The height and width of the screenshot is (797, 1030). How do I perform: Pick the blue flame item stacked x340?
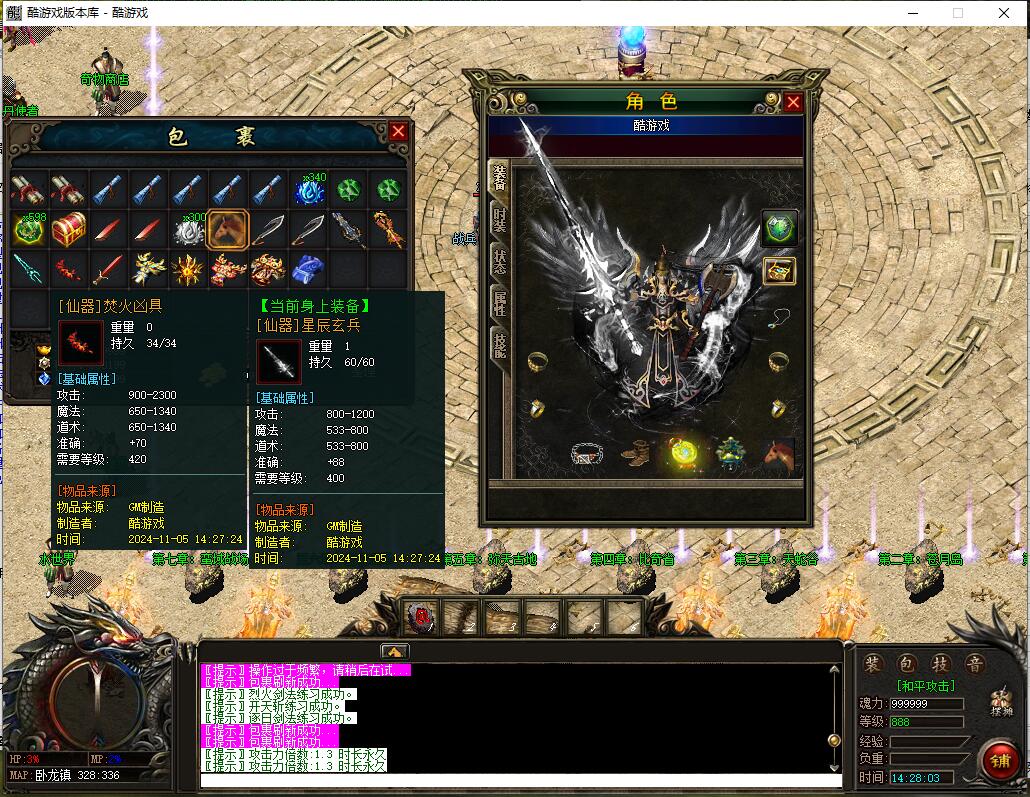[308, 188]
